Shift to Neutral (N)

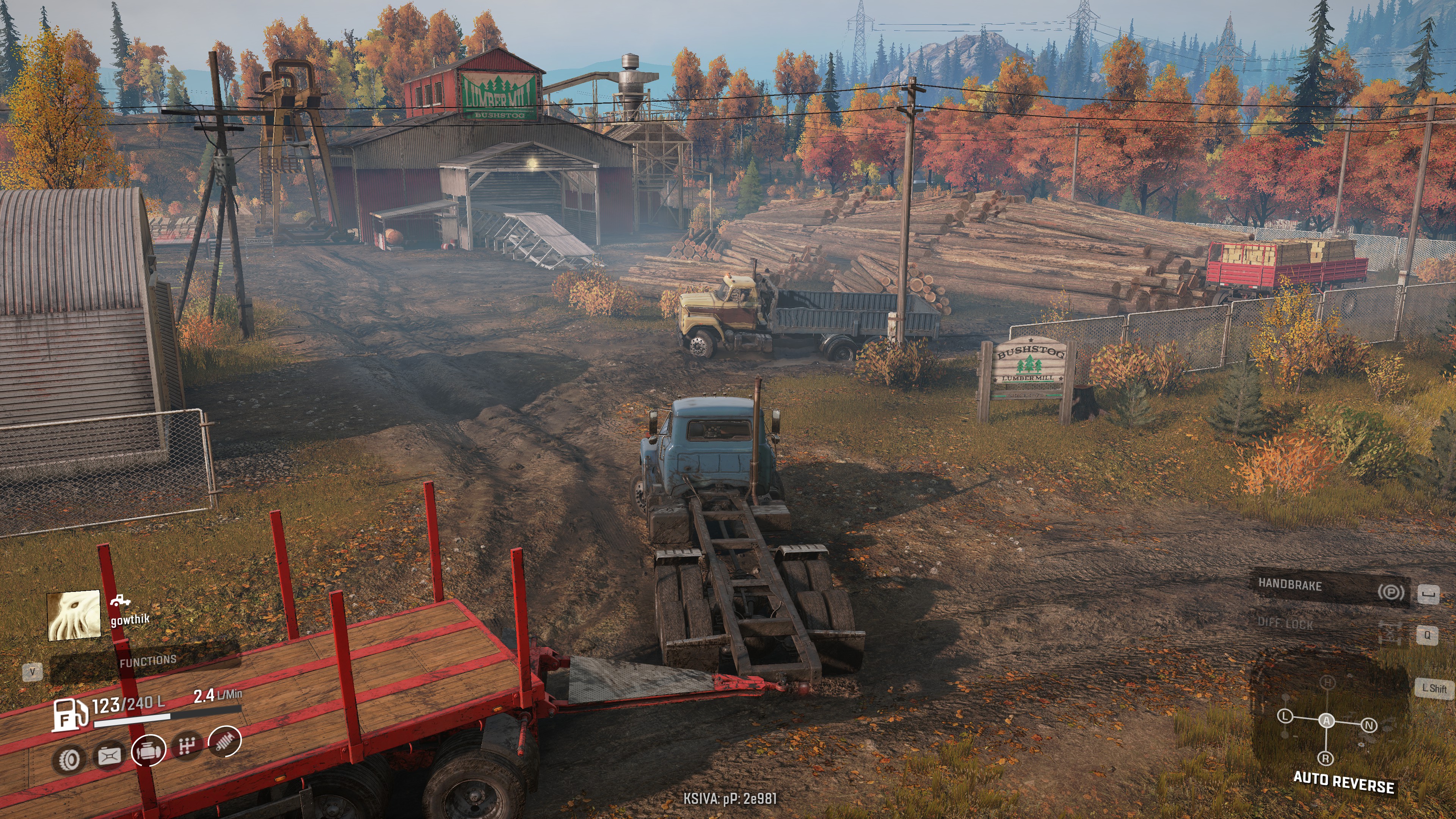(1368, 725)
